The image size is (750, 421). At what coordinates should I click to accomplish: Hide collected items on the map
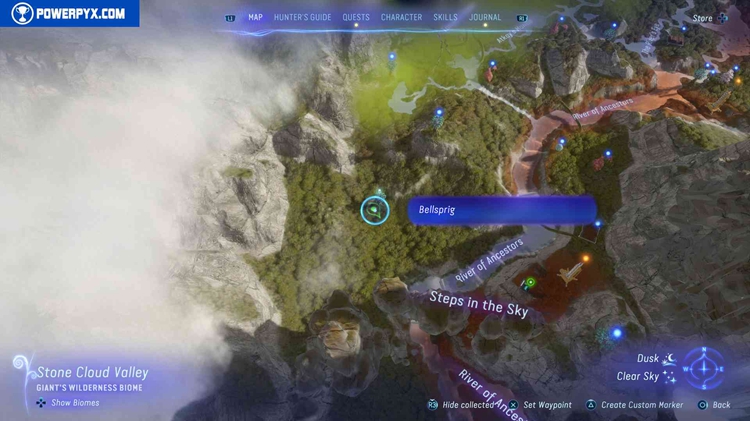click(464, 405)
